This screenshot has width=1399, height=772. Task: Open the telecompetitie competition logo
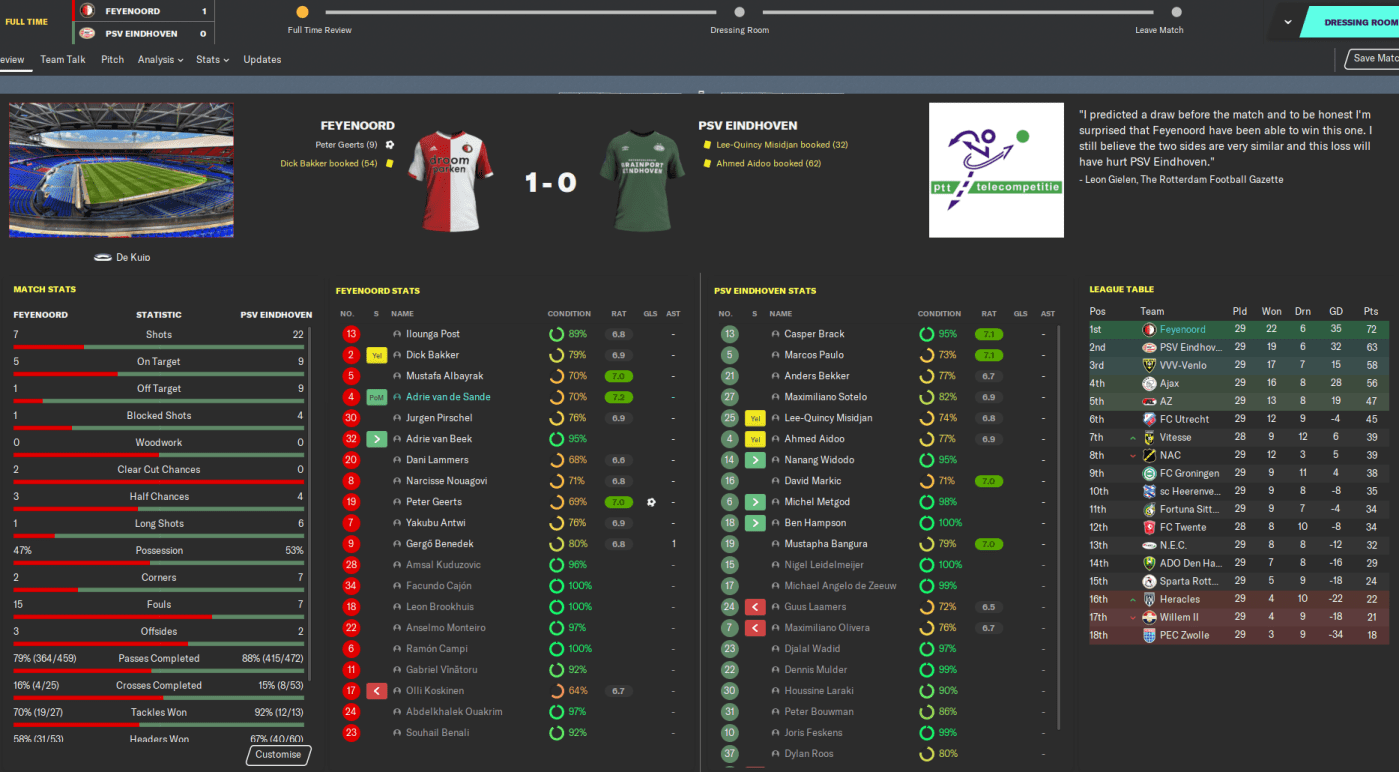coord(996,170)
